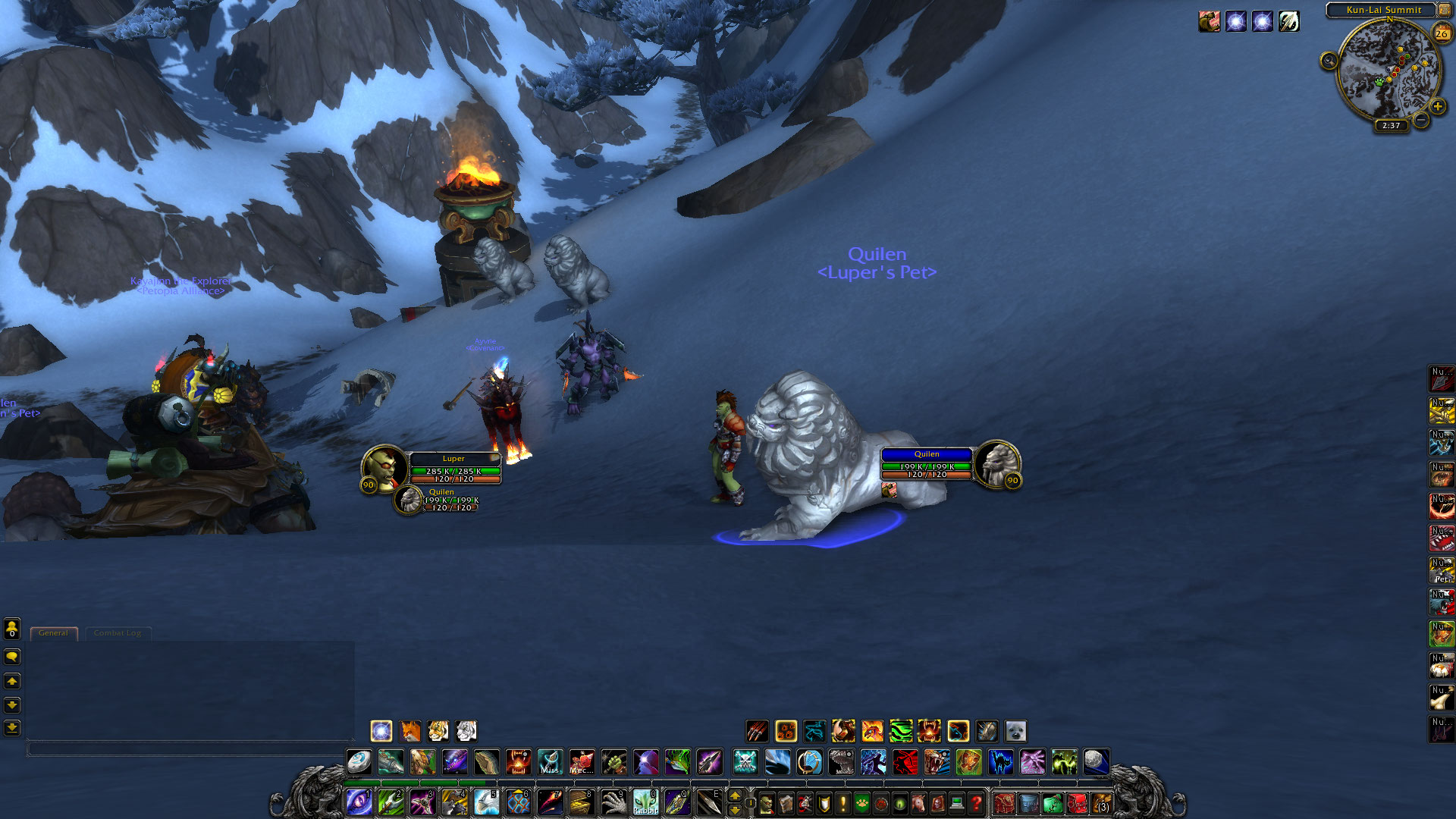Open the backpack bag icon
Viewport: 1456px width, 819px height.
(x=1101, y=804)
